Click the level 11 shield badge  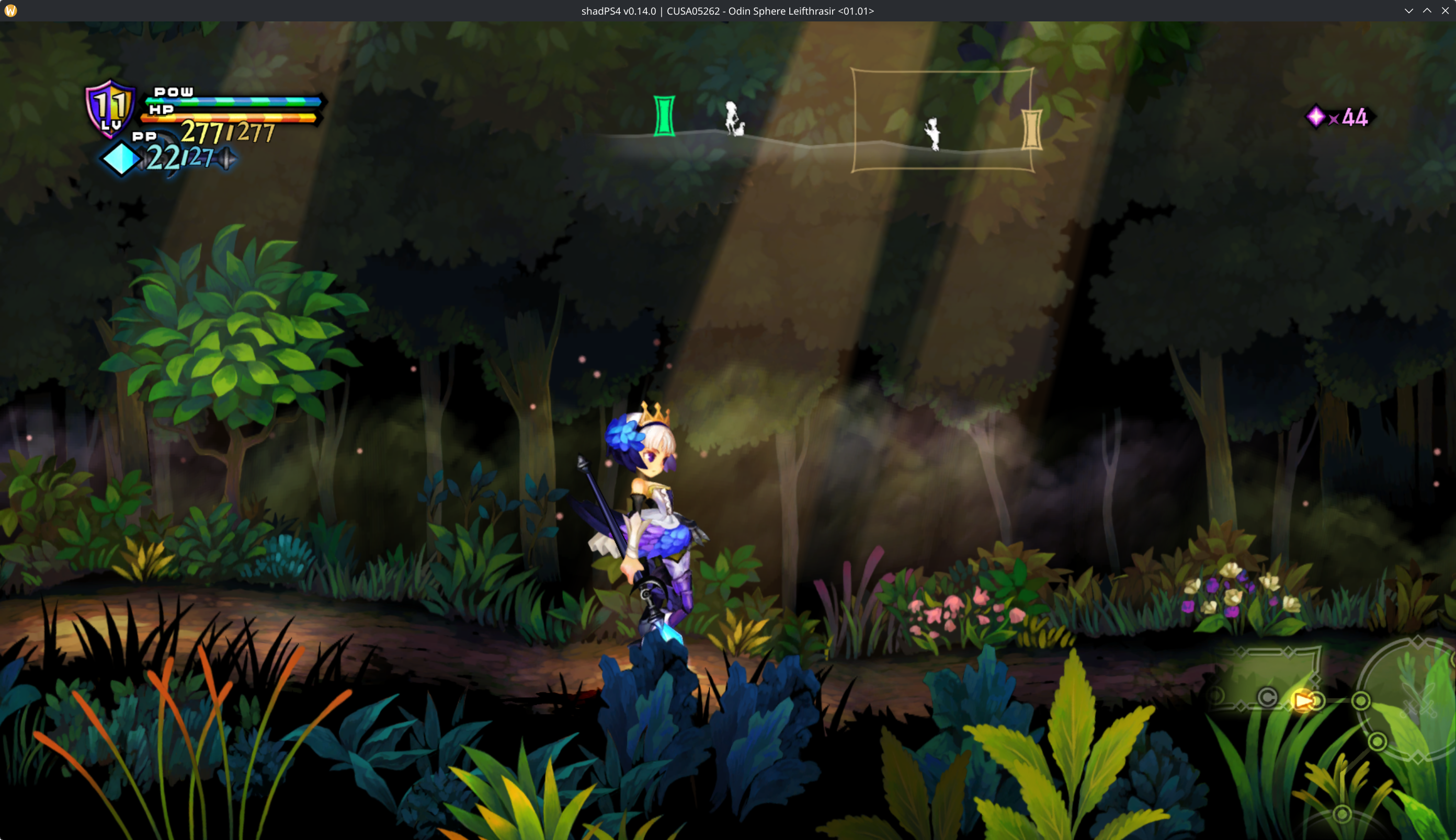click(x=110, y=108)
